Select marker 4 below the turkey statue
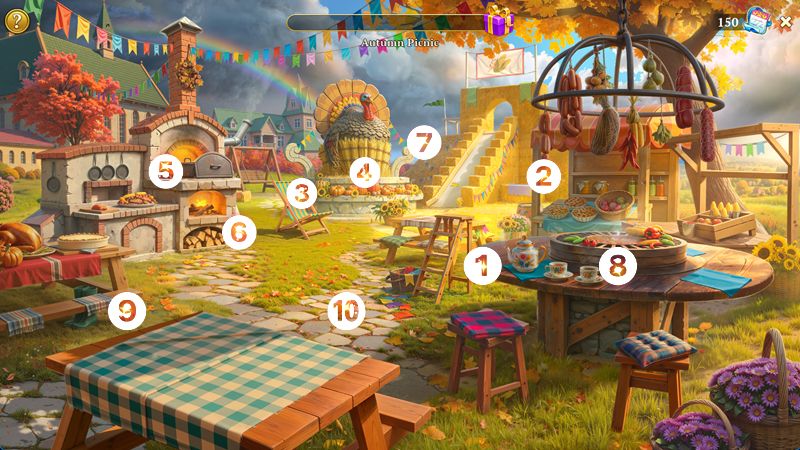 pos(364,173)
